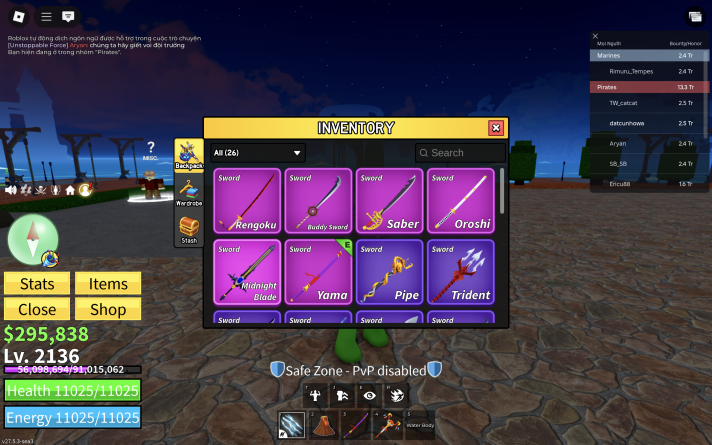Select the Pipe weapon slot
Viewport: 712px width, 445px height.
[x=388, y=272]
